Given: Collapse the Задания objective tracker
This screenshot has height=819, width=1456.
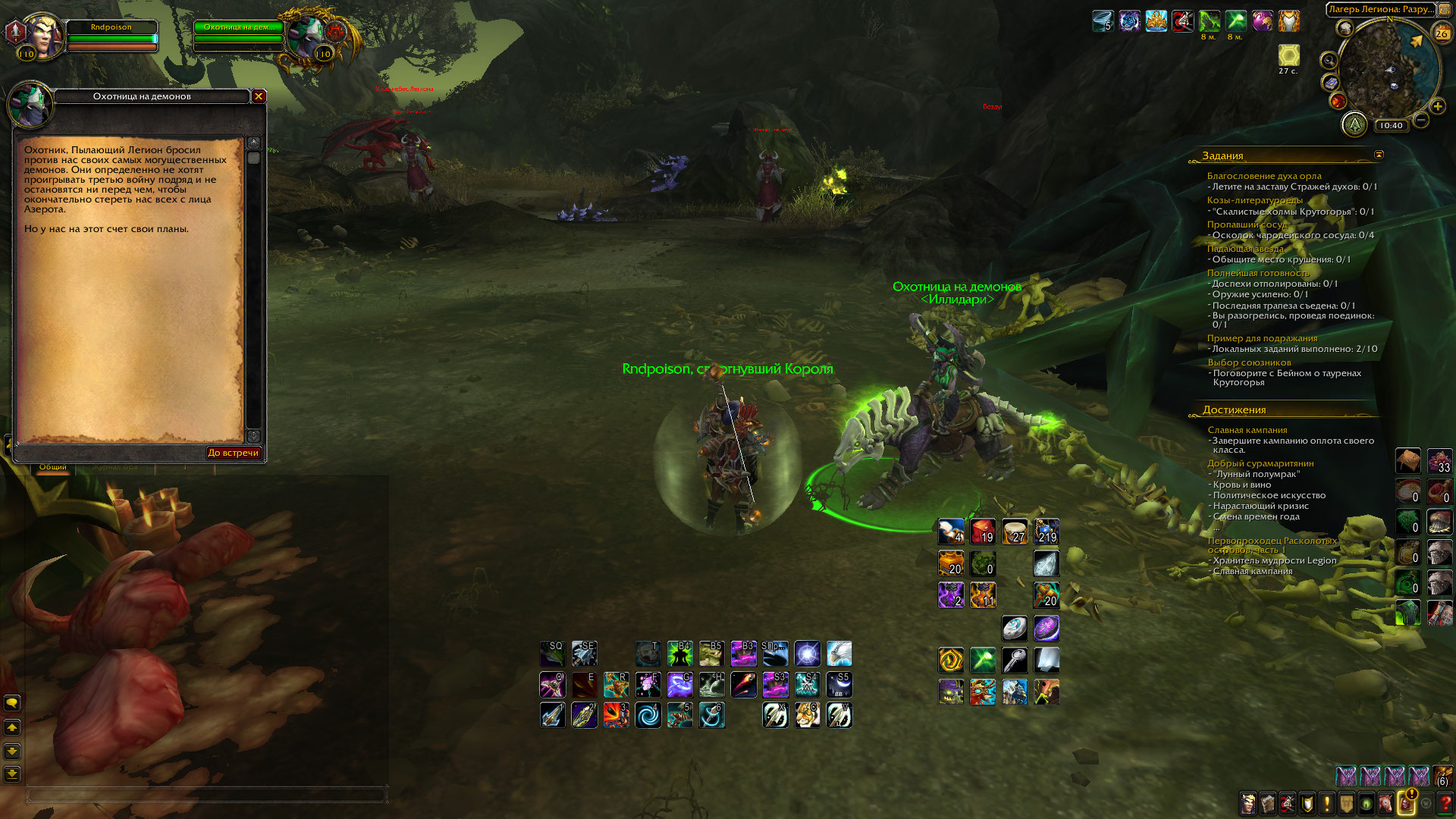Looking at the screenshot, I should pos(1379,155).
